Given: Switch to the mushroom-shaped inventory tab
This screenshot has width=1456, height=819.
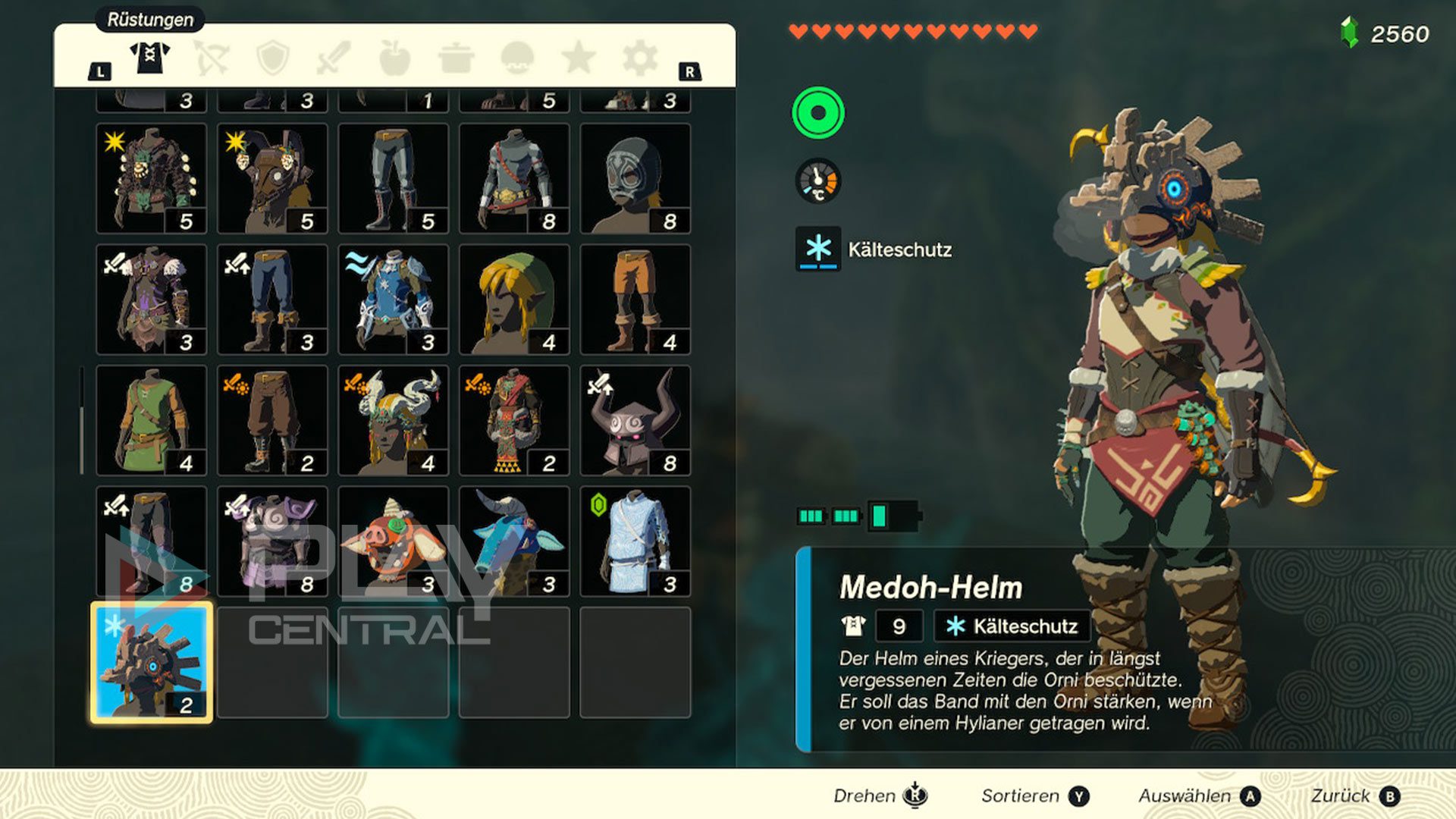Looking at the screenshot, I should [517, 58].
